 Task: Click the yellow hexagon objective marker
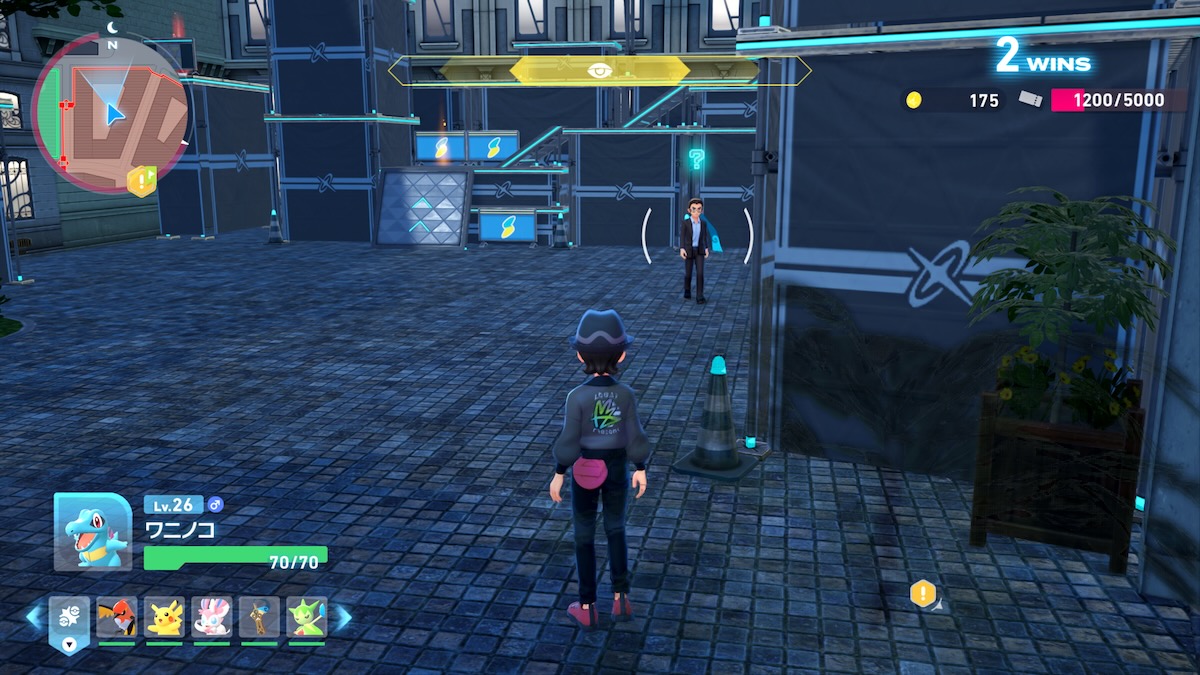click(923, 594)
